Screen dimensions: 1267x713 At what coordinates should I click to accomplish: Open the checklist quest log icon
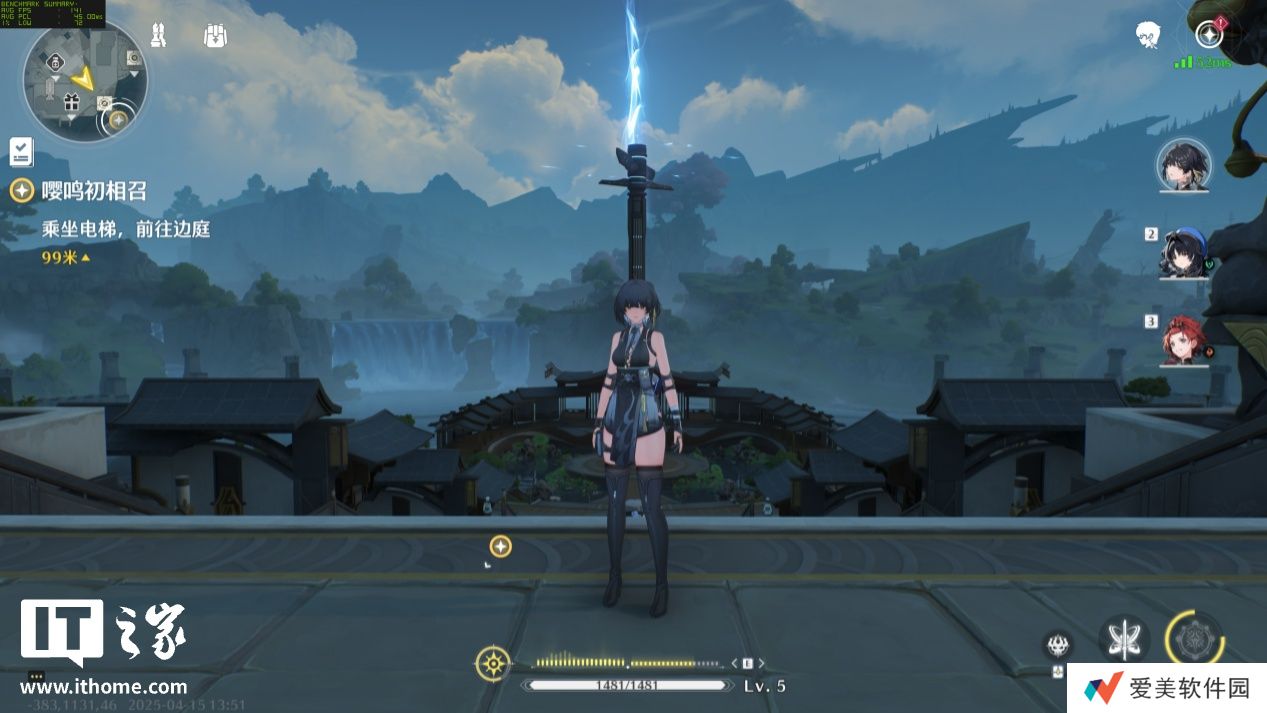[21, 152]
